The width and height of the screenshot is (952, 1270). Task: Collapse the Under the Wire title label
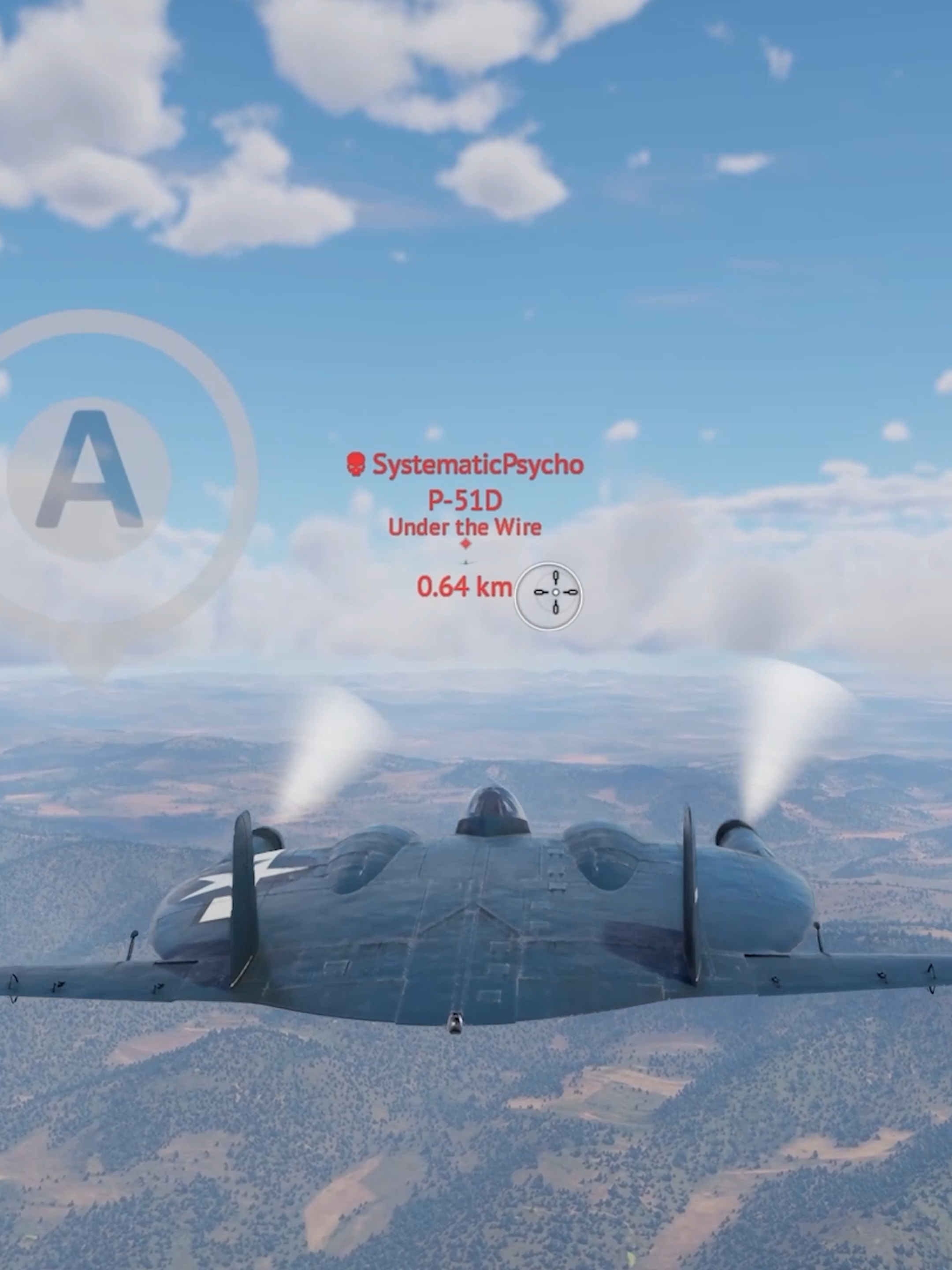pyautogui.click(x=465, y=527)
